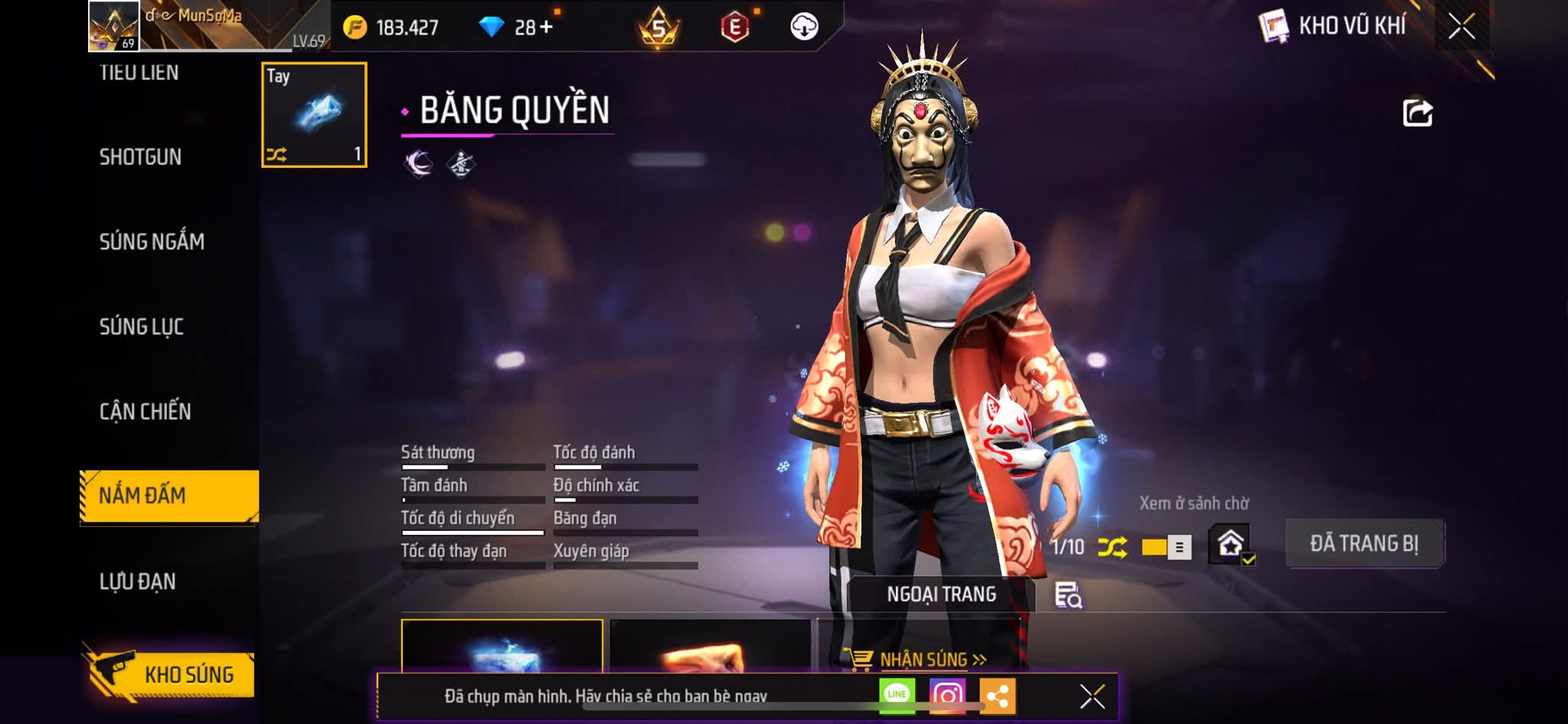Toggle the lobby display house icon
This screenshot has height=724, width=1568.
click(1230, 545)
